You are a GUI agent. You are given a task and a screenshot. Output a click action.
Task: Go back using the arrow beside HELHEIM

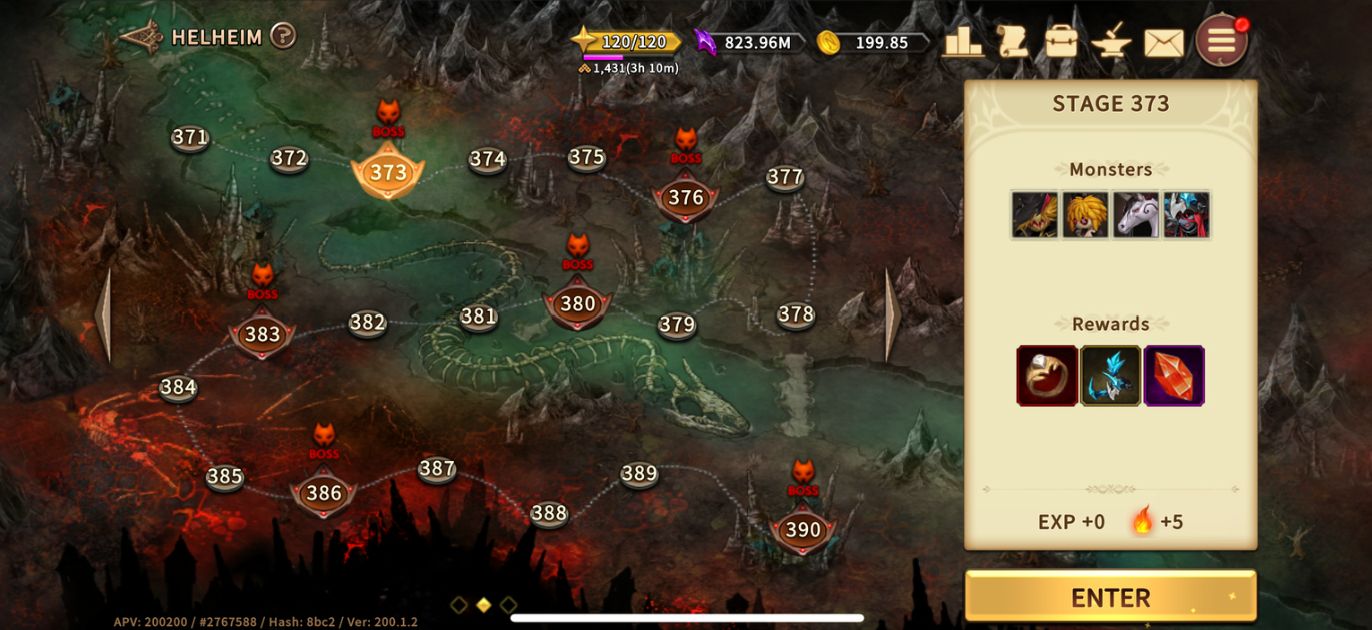click(x=141, y=37)
